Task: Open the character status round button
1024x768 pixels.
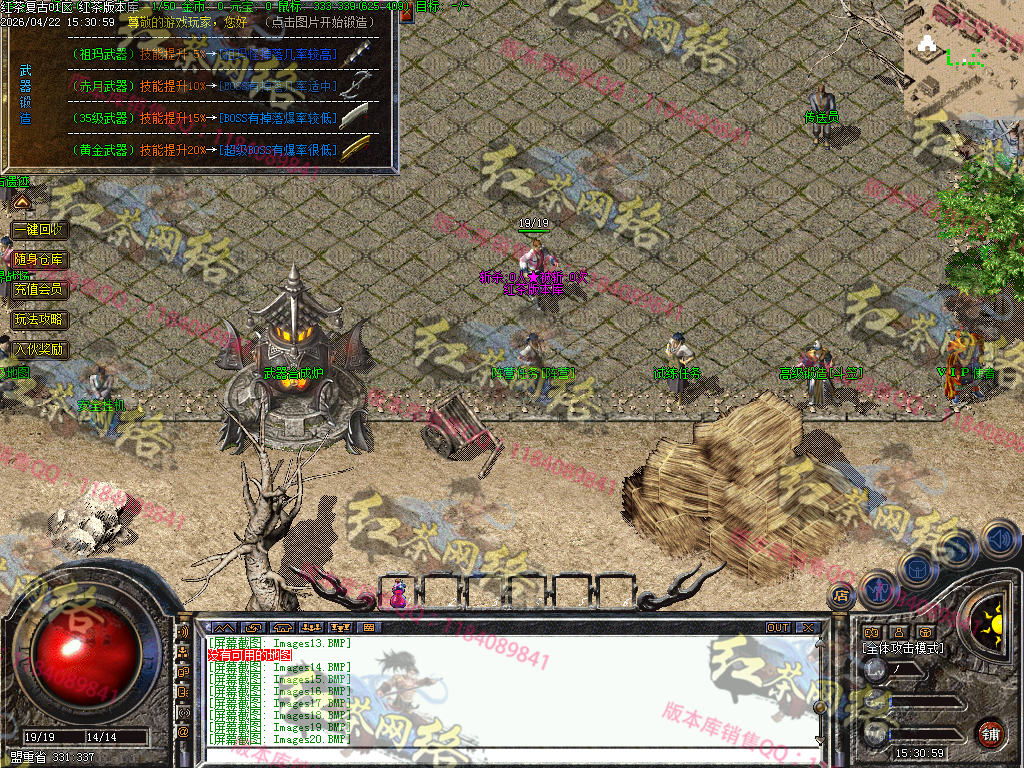Action: point(877,589)
